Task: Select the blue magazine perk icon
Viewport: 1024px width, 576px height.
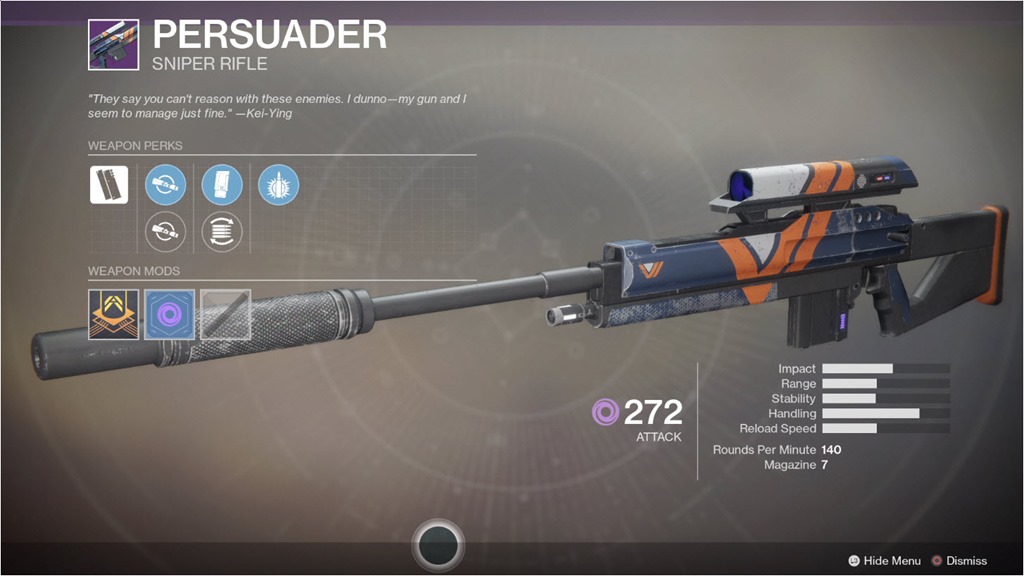Action: click(x=222, y=185)
